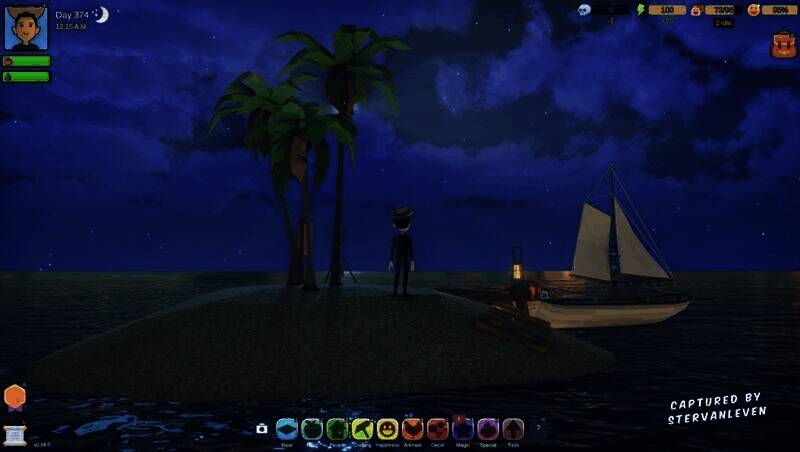Open the Happiness smiley category
Screen dimensions: 800x452
387,429
